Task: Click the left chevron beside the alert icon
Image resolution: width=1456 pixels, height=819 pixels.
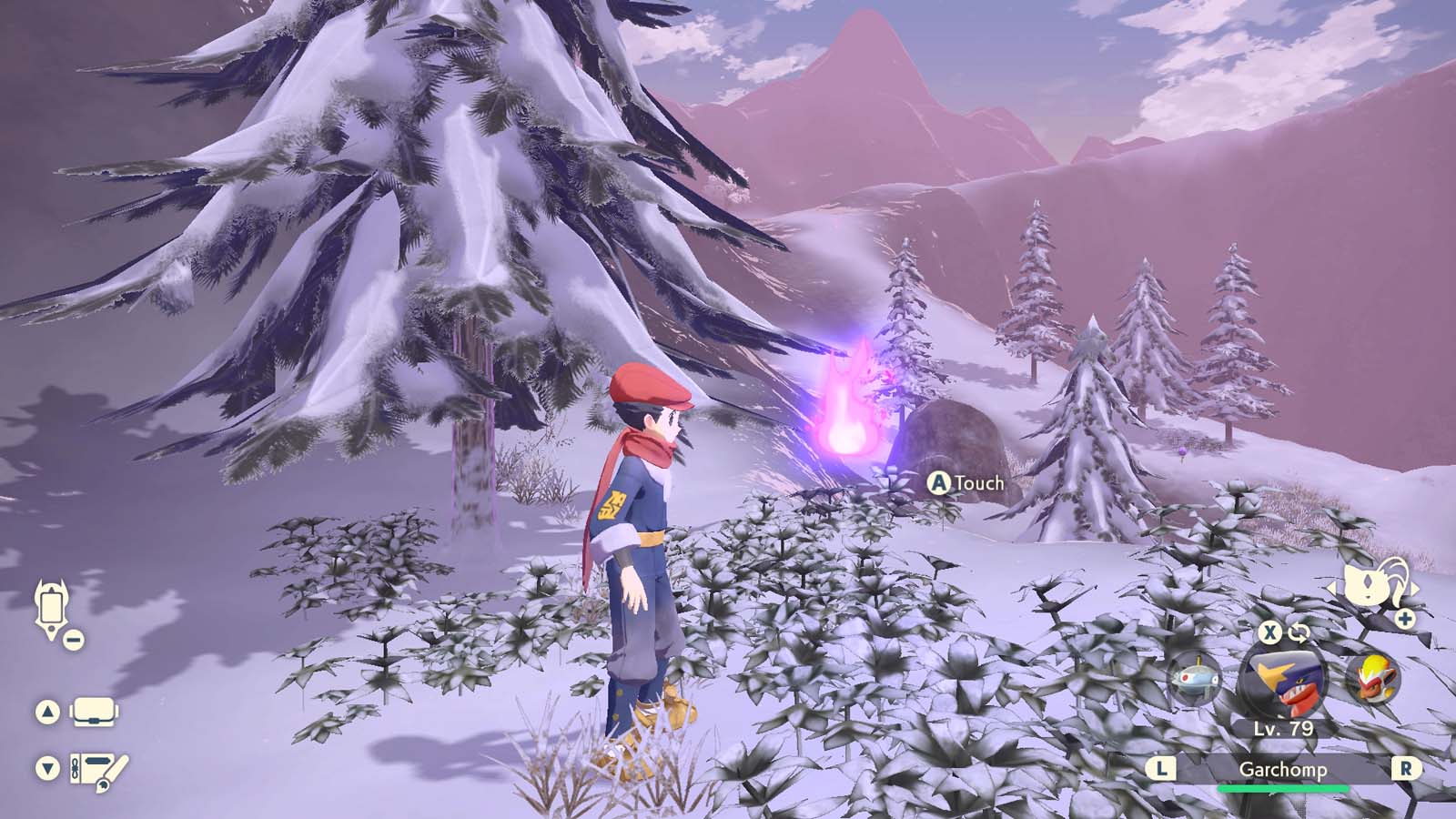Action: coord(1332,587)
